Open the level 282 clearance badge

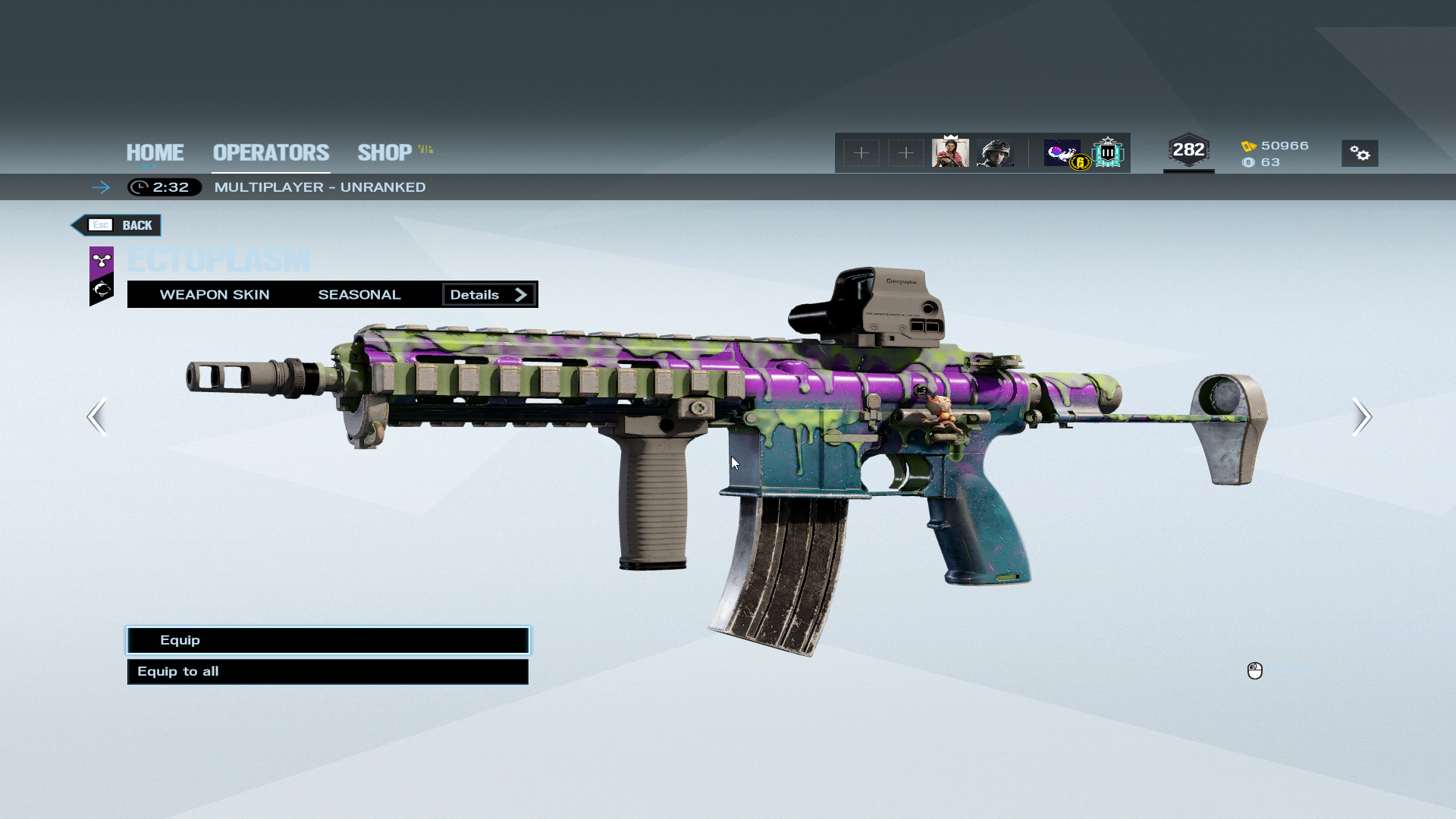tap(1188, 150)
